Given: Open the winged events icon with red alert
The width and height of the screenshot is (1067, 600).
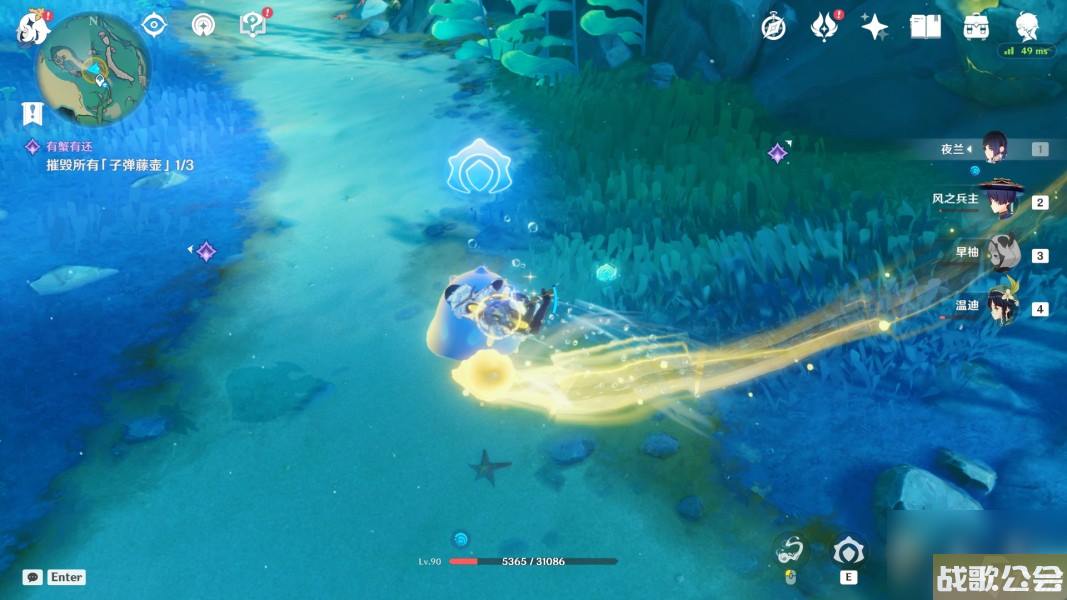Looking at the screenshot, I should pos(823,27).
